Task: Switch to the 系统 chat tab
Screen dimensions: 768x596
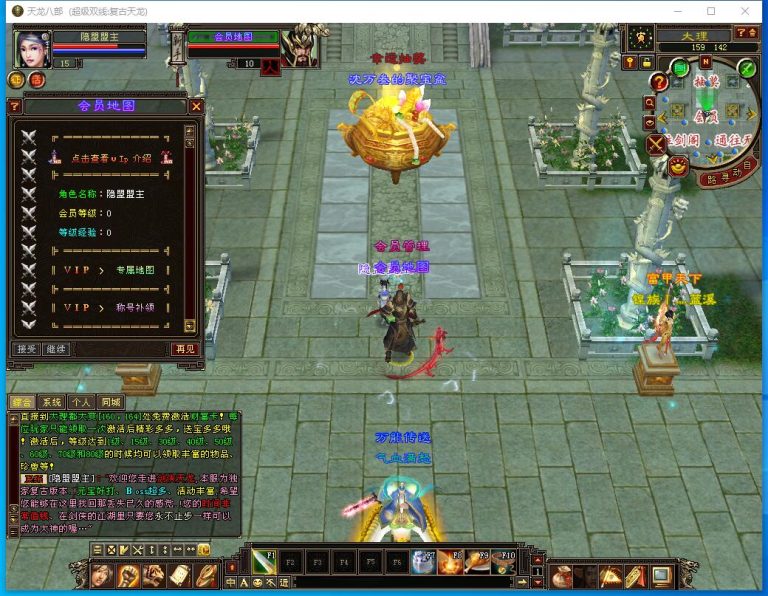Action: click(x=52, y=402)
